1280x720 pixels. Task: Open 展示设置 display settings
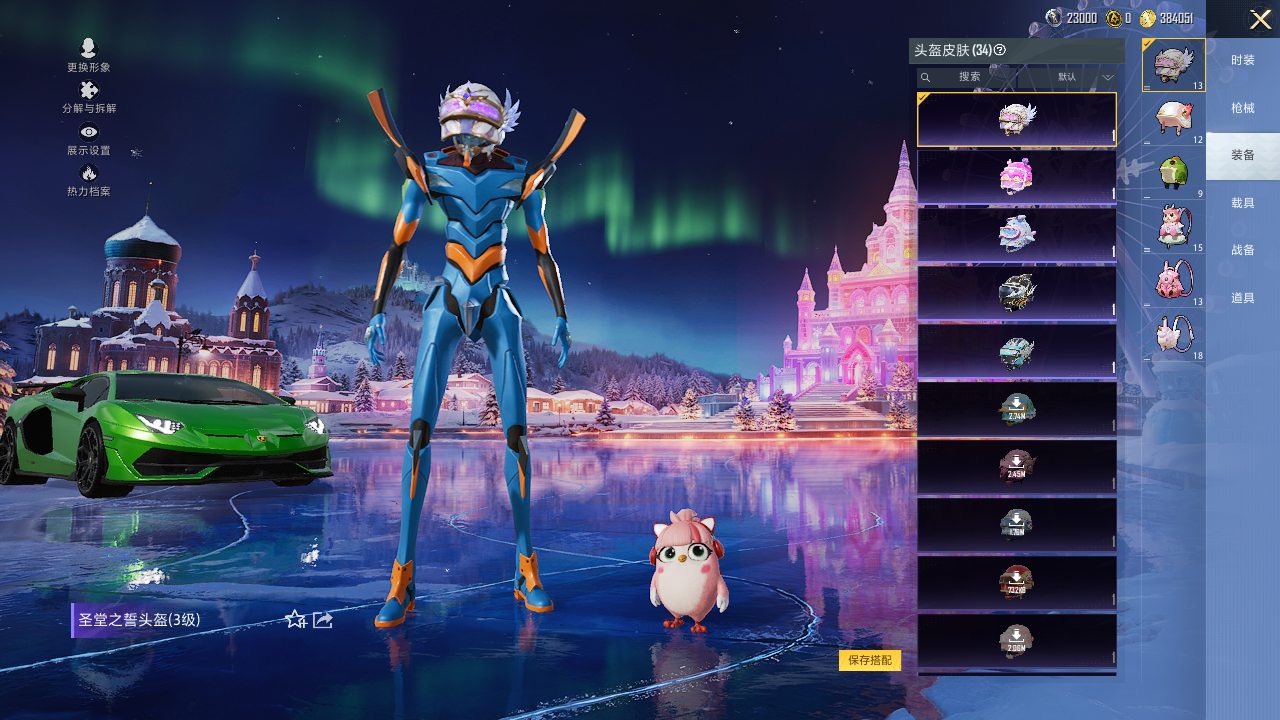pos(89,139)
